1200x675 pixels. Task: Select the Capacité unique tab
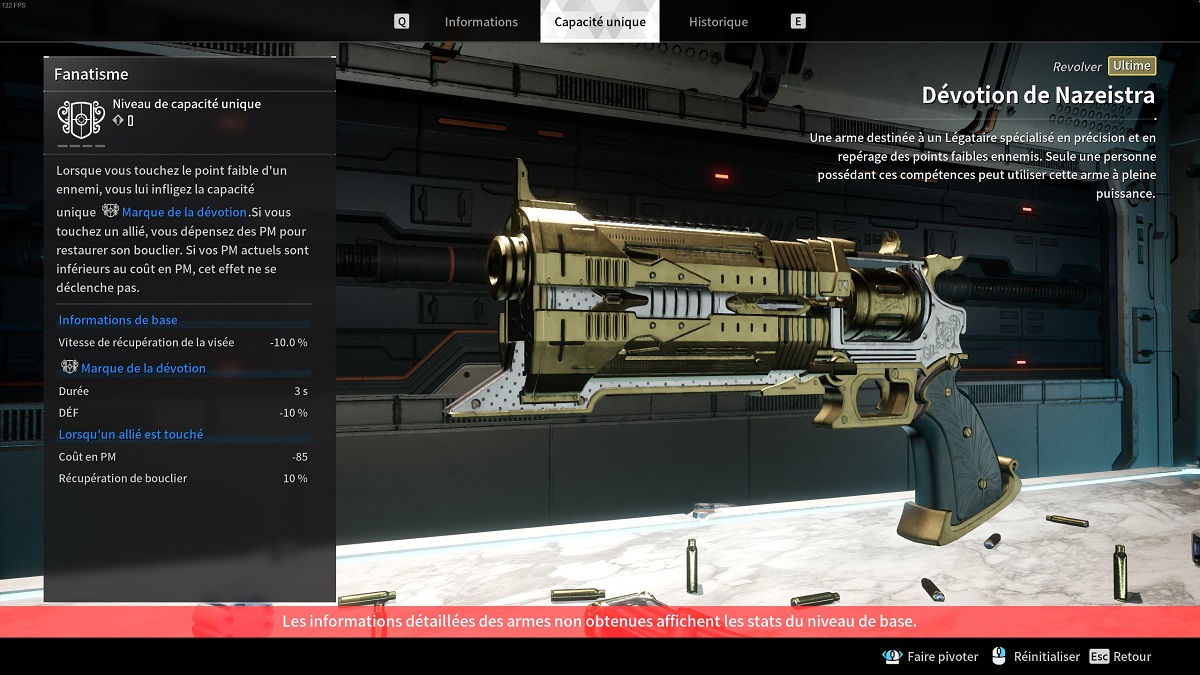click(x=600, y=22)
